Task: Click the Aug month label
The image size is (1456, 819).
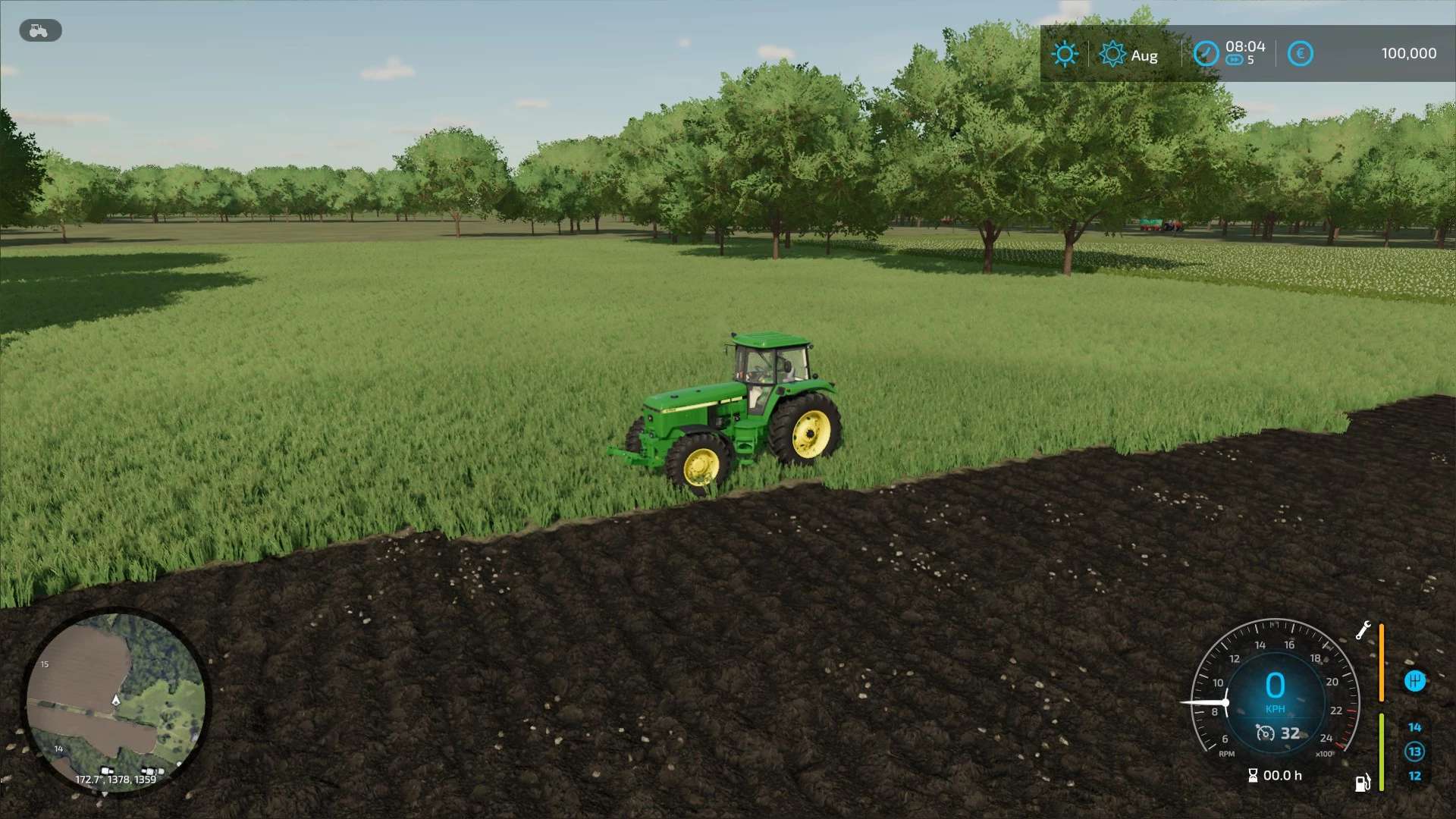Action: 1144,55
